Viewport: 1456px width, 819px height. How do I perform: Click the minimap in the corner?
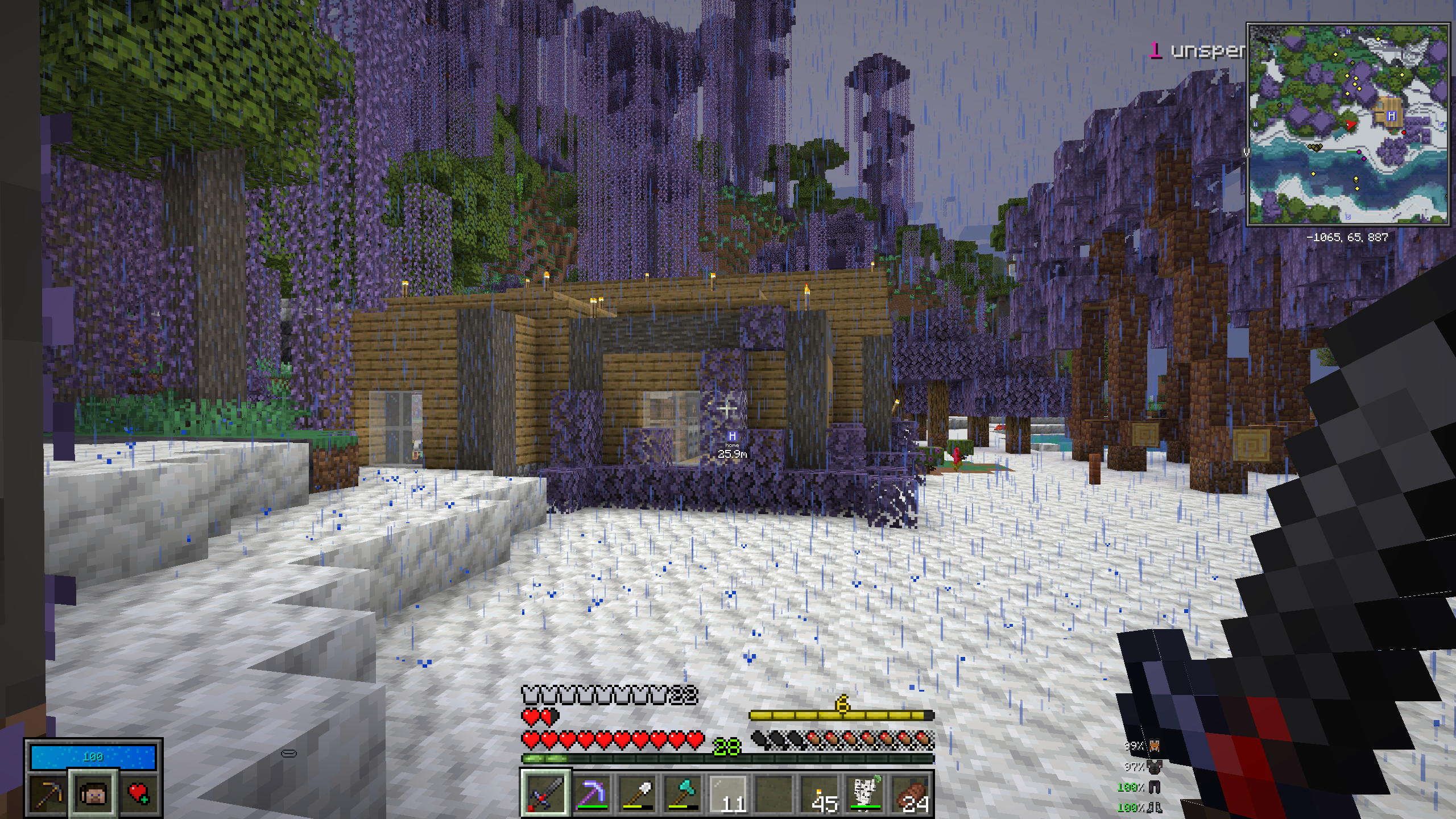(x=1347, y=124)
